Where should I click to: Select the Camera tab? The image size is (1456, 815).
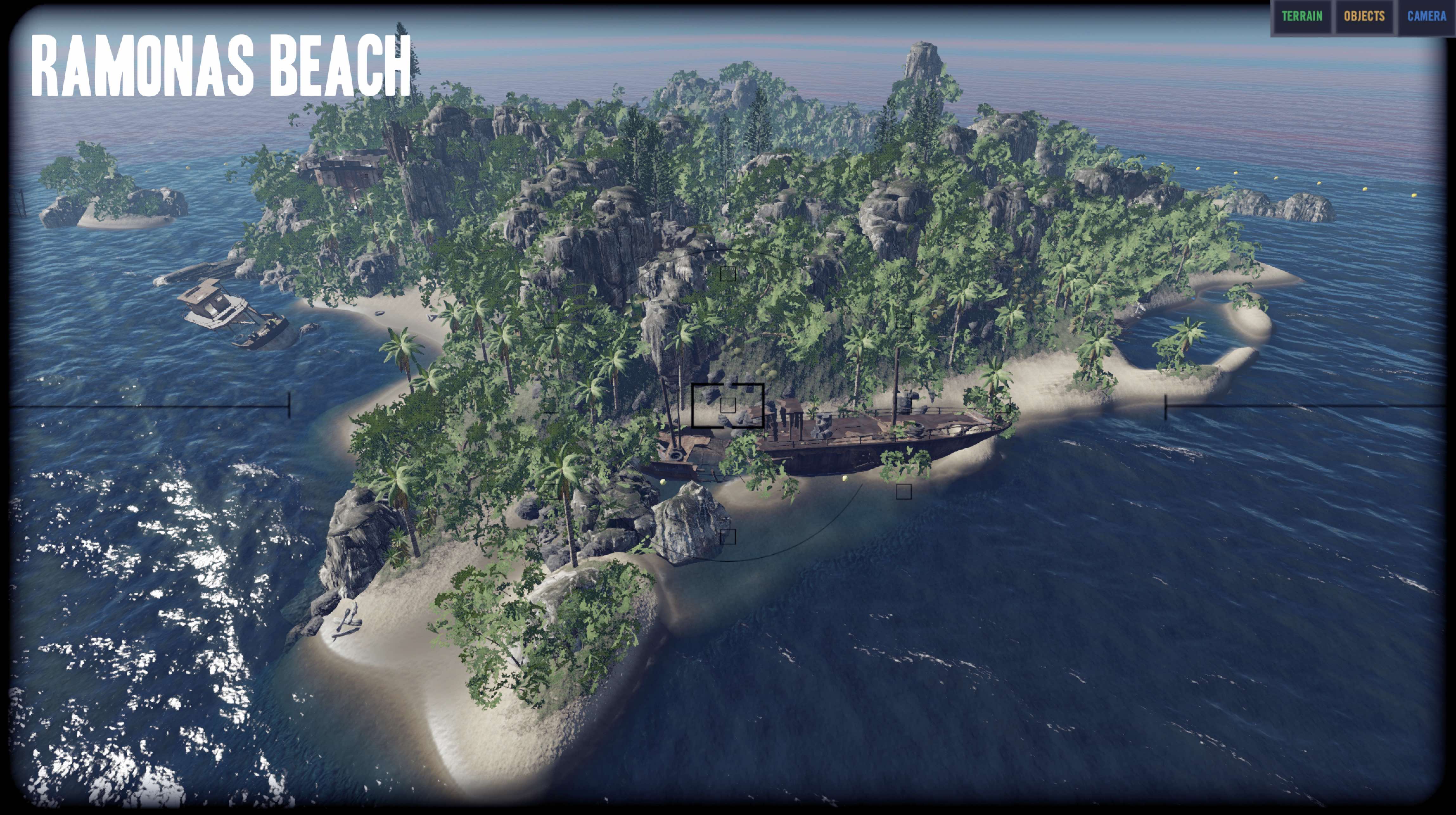(x=1426, y=16)
